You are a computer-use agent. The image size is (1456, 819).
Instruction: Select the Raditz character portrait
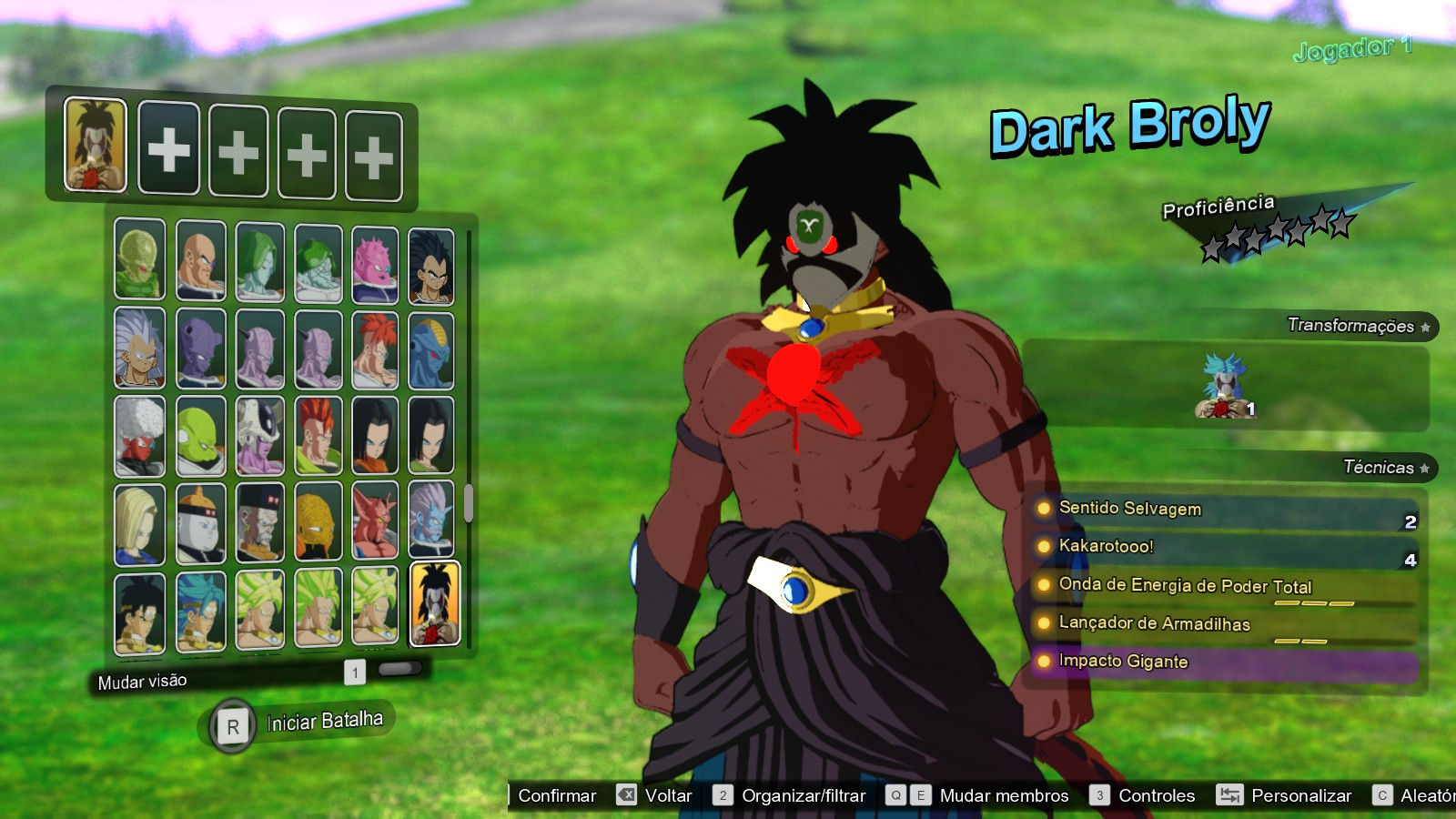(430, 264)
